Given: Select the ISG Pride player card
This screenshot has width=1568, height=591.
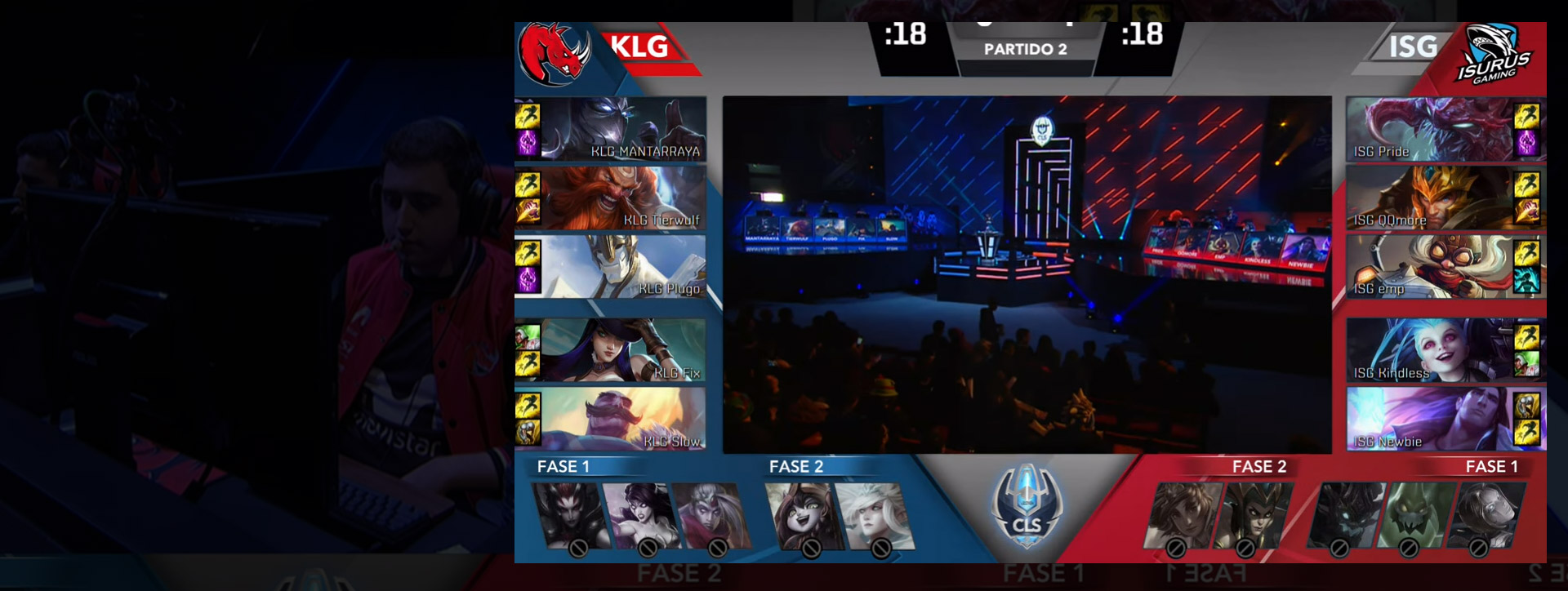Looking at the screenshot, I should [1430, 128].
